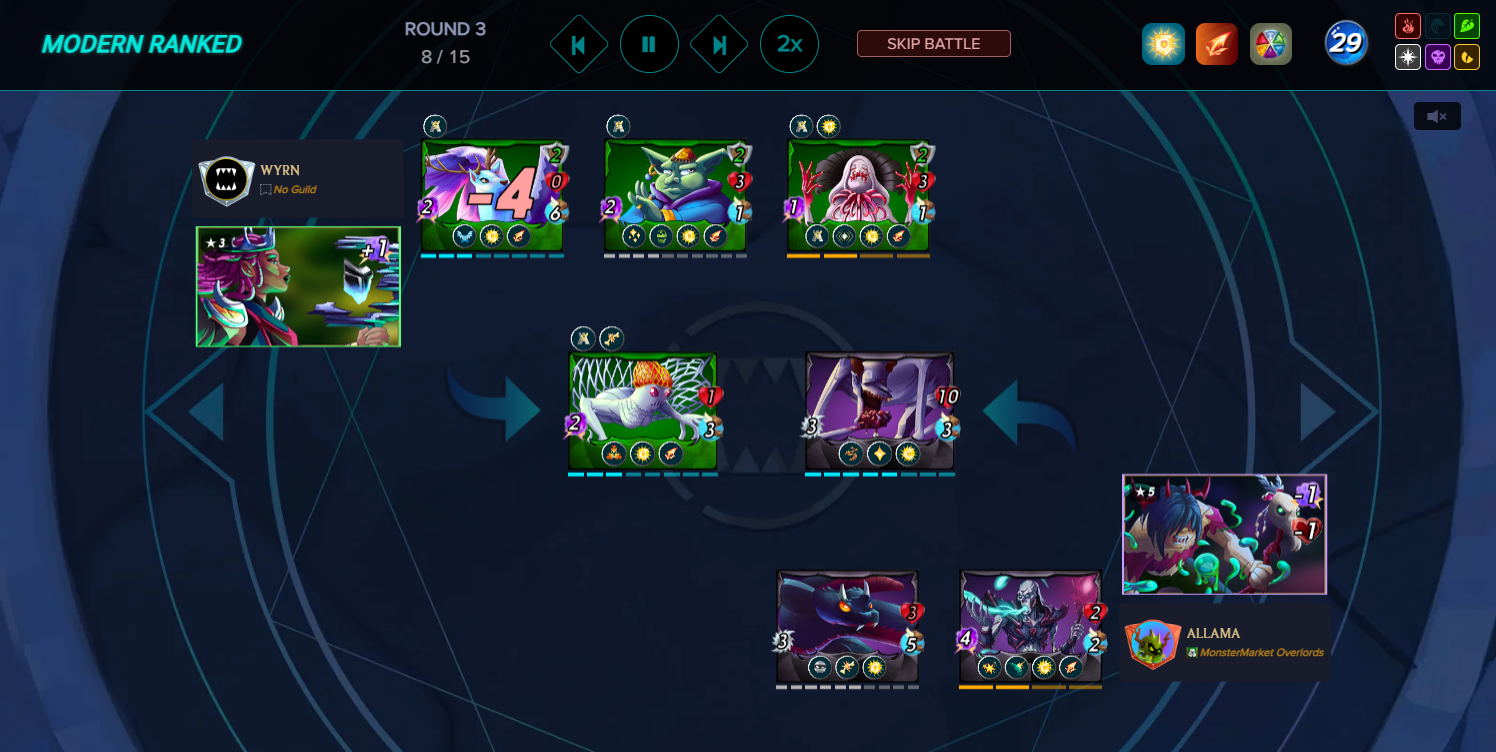Click the golden shield ruleset icon
1496x752 pixels.
click(x=1162, y=44)
